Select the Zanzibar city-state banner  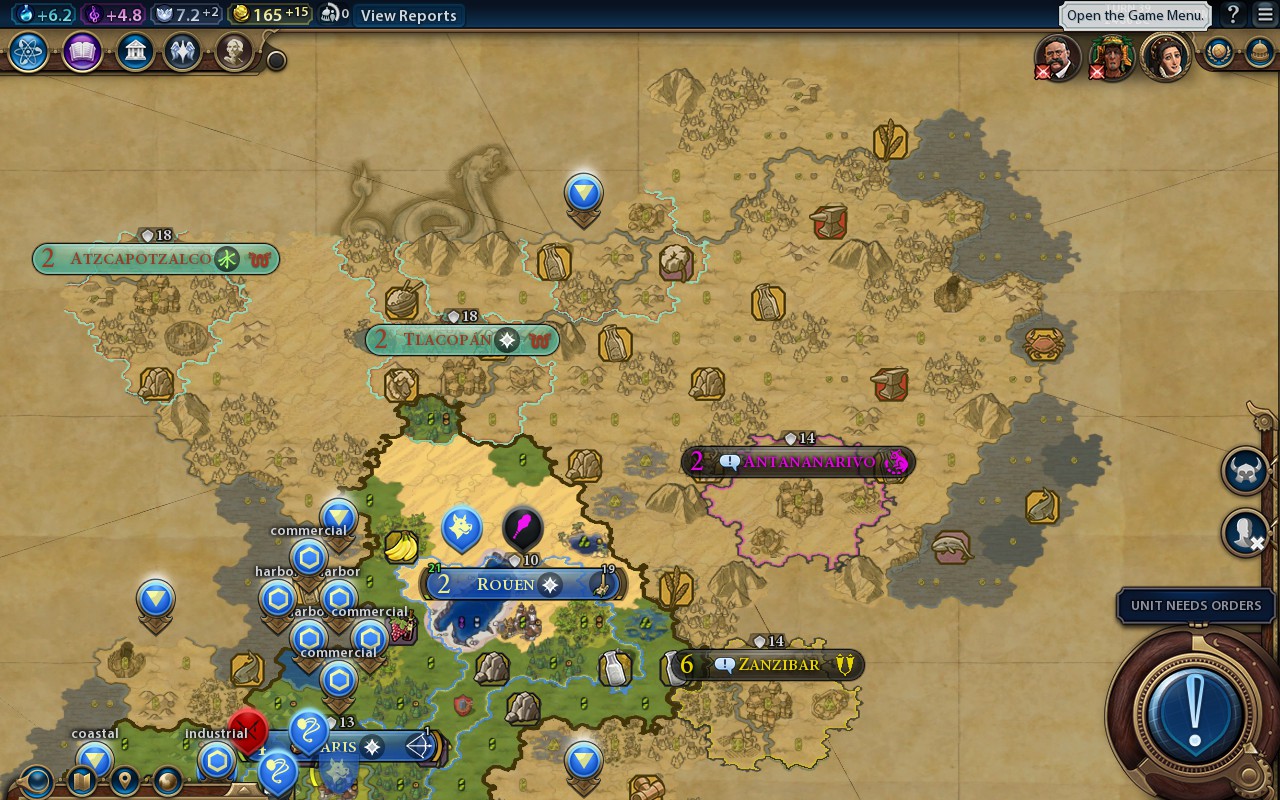point(778,665)
